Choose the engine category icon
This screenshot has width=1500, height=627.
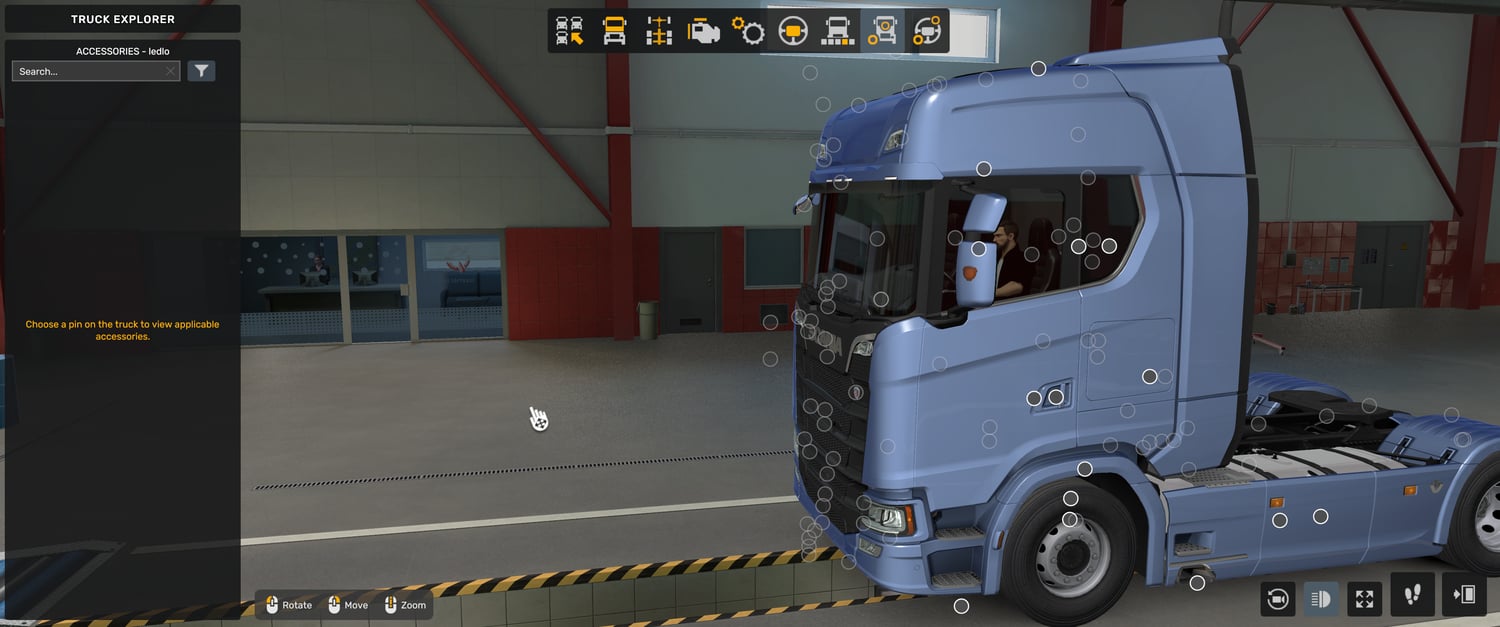704,31
